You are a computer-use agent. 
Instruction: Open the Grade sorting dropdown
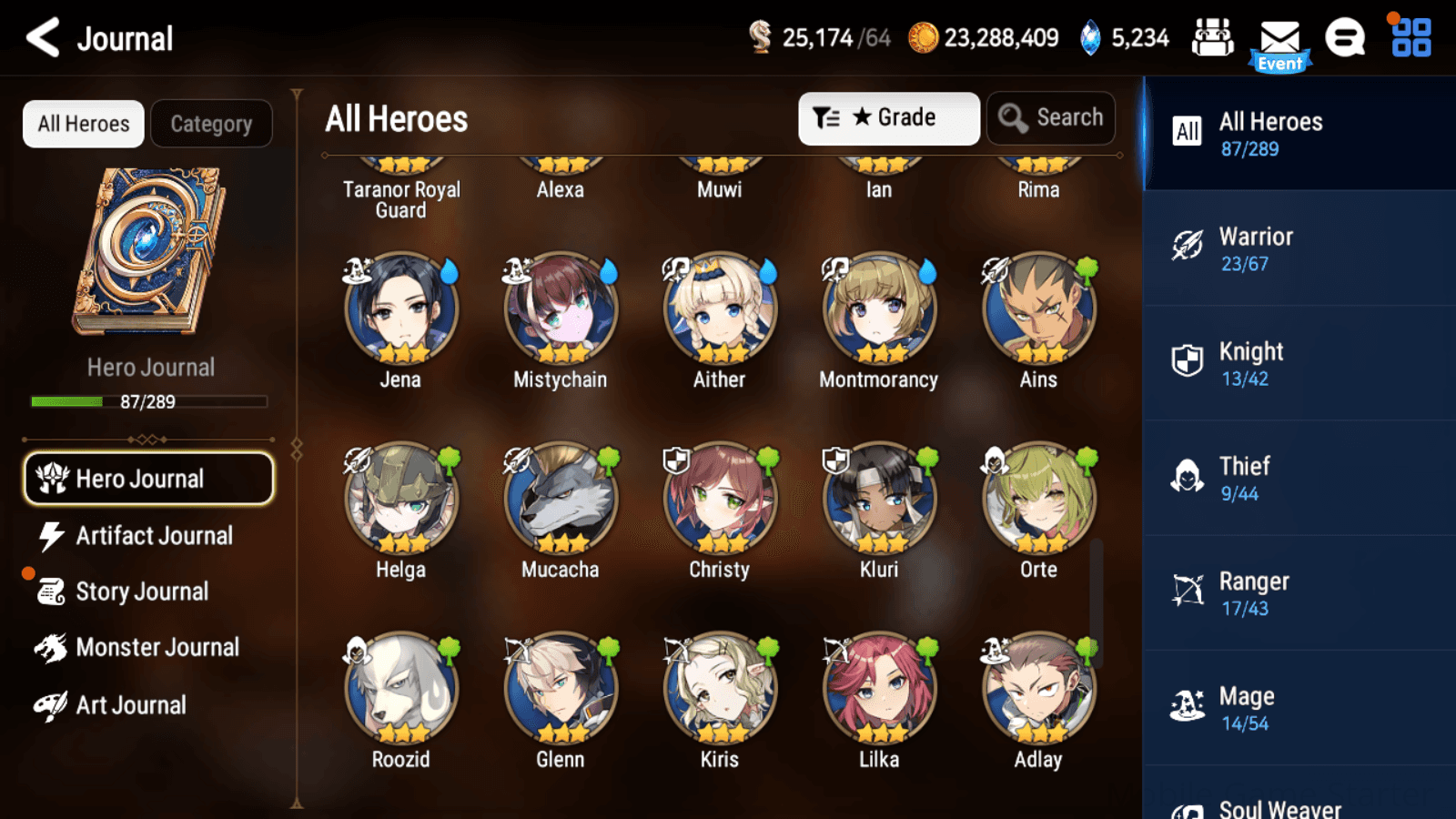tap(888, 117)
